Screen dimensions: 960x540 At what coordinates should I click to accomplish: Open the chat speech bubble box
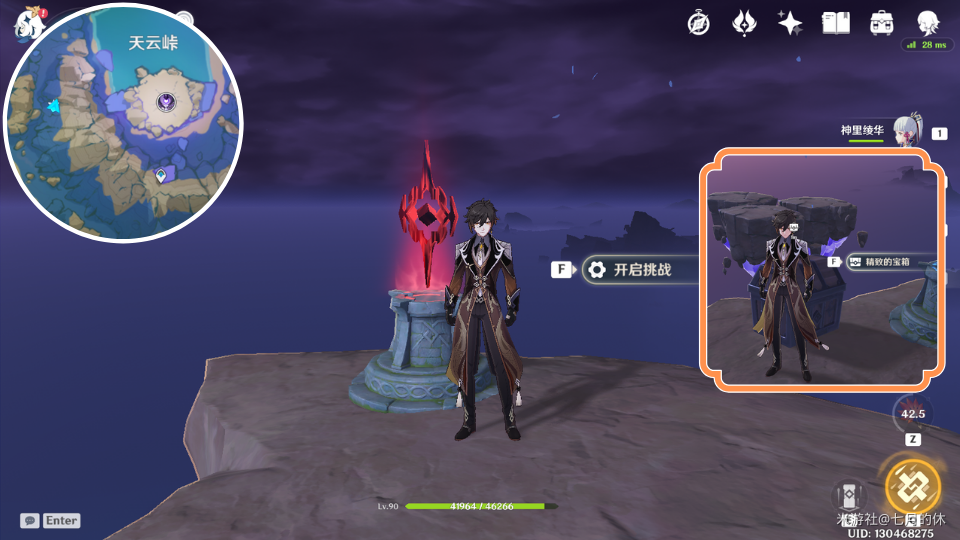[x=30, y=520]
